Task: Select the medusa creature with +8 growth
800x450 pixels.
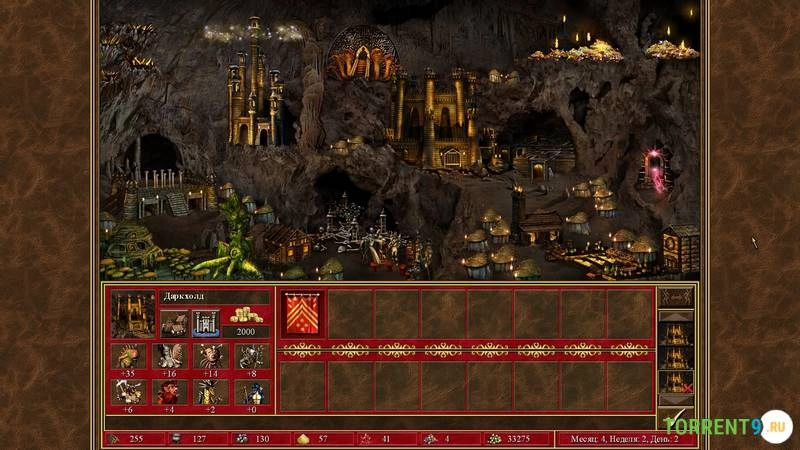Action: (251, 356)
